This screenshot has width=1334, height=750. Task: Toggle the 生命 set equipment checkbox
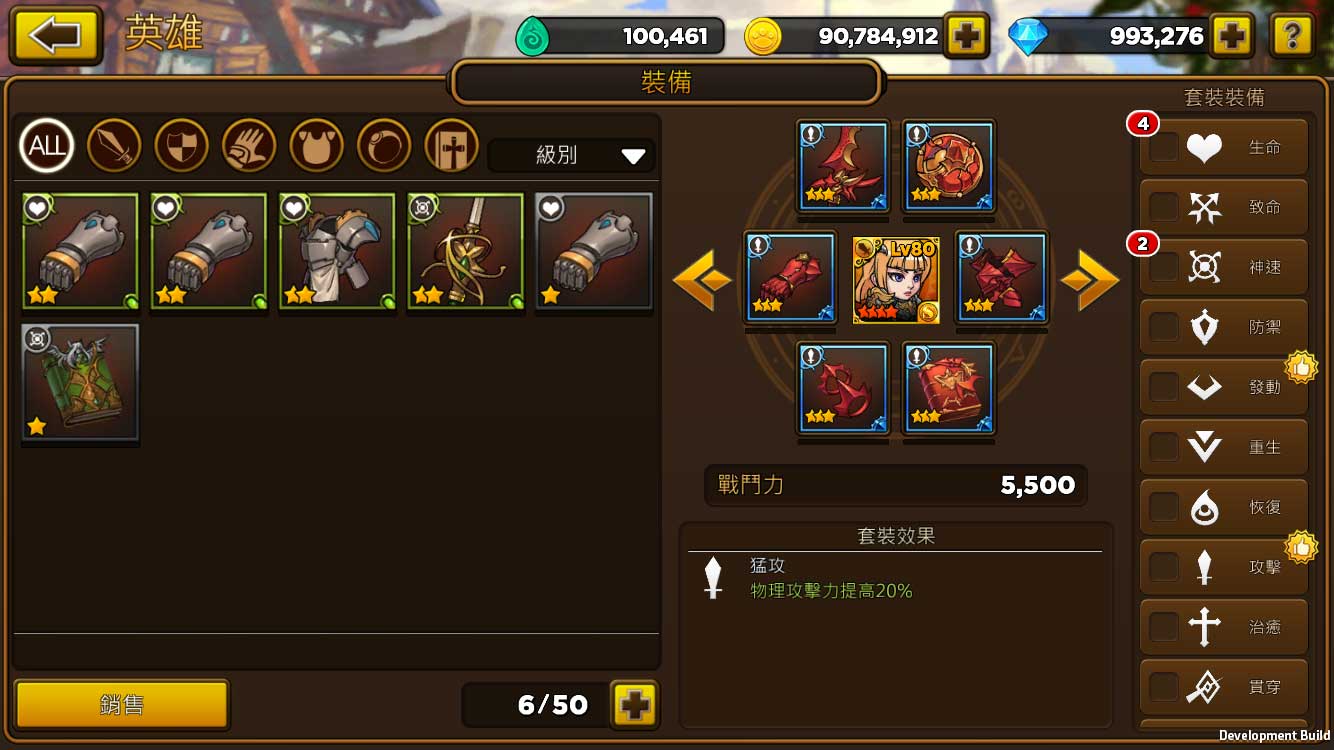click(x=1163, y=147)
